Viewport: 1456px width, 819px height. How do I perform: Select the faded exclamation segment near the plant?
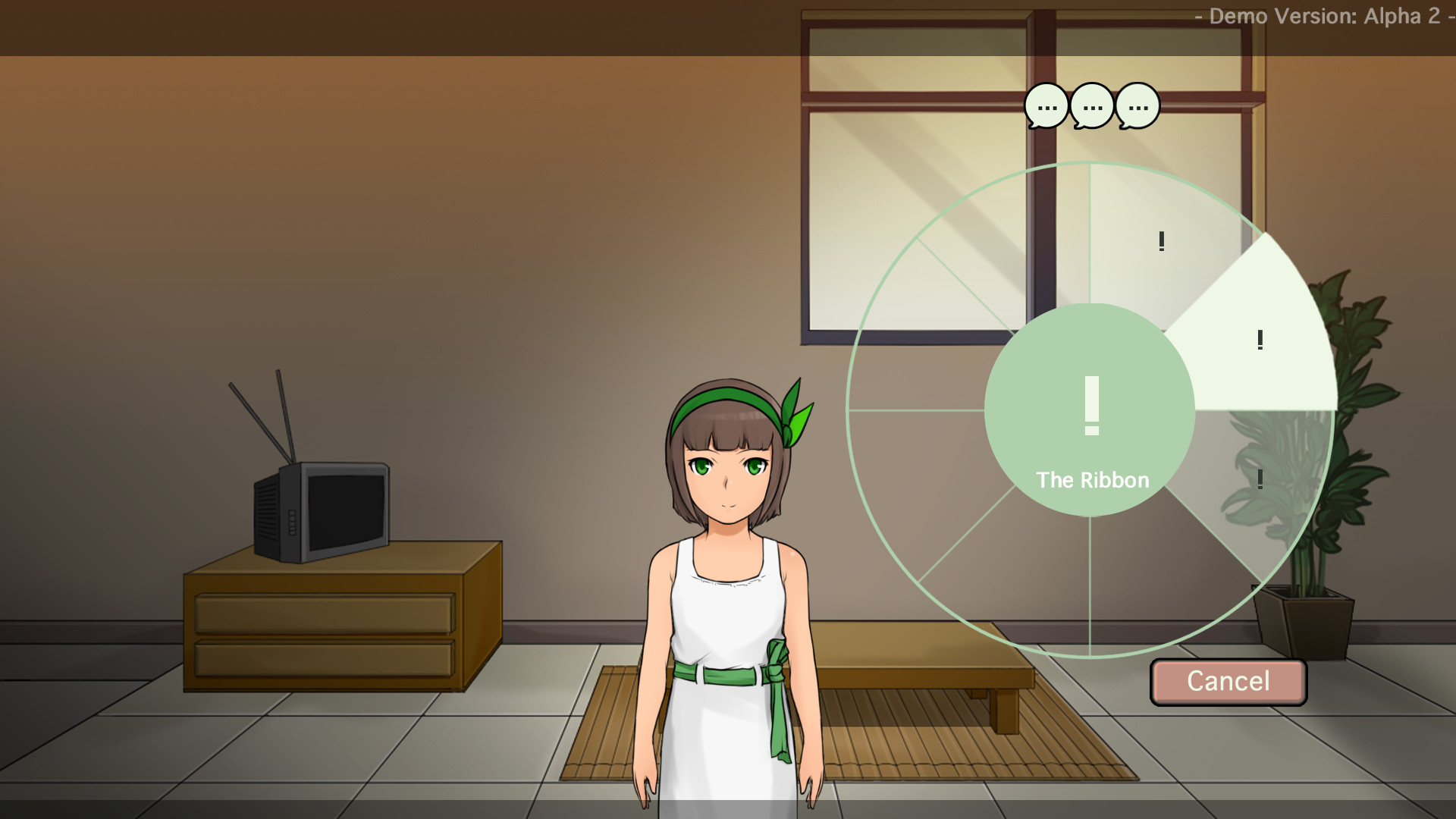point(1259,478)
